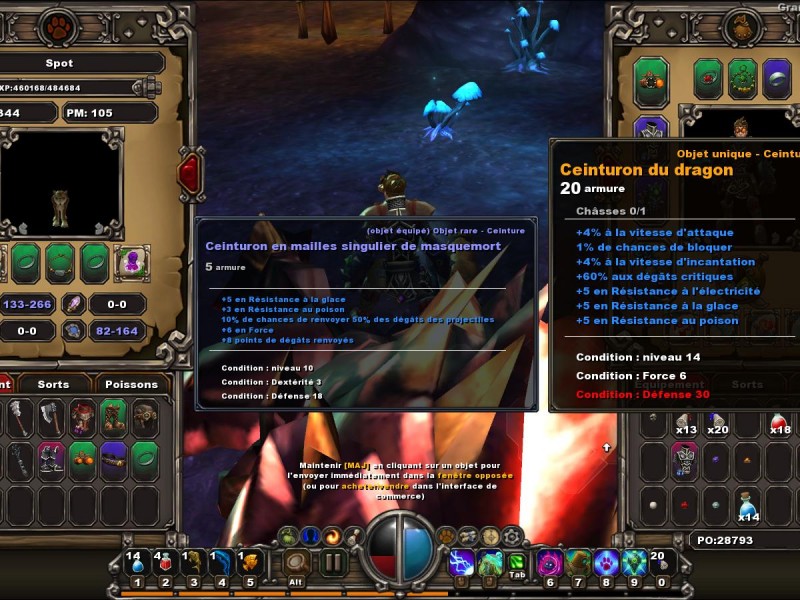Open the Poissons tab
Screen dimensions: 800x600
[x=131, y=384]
